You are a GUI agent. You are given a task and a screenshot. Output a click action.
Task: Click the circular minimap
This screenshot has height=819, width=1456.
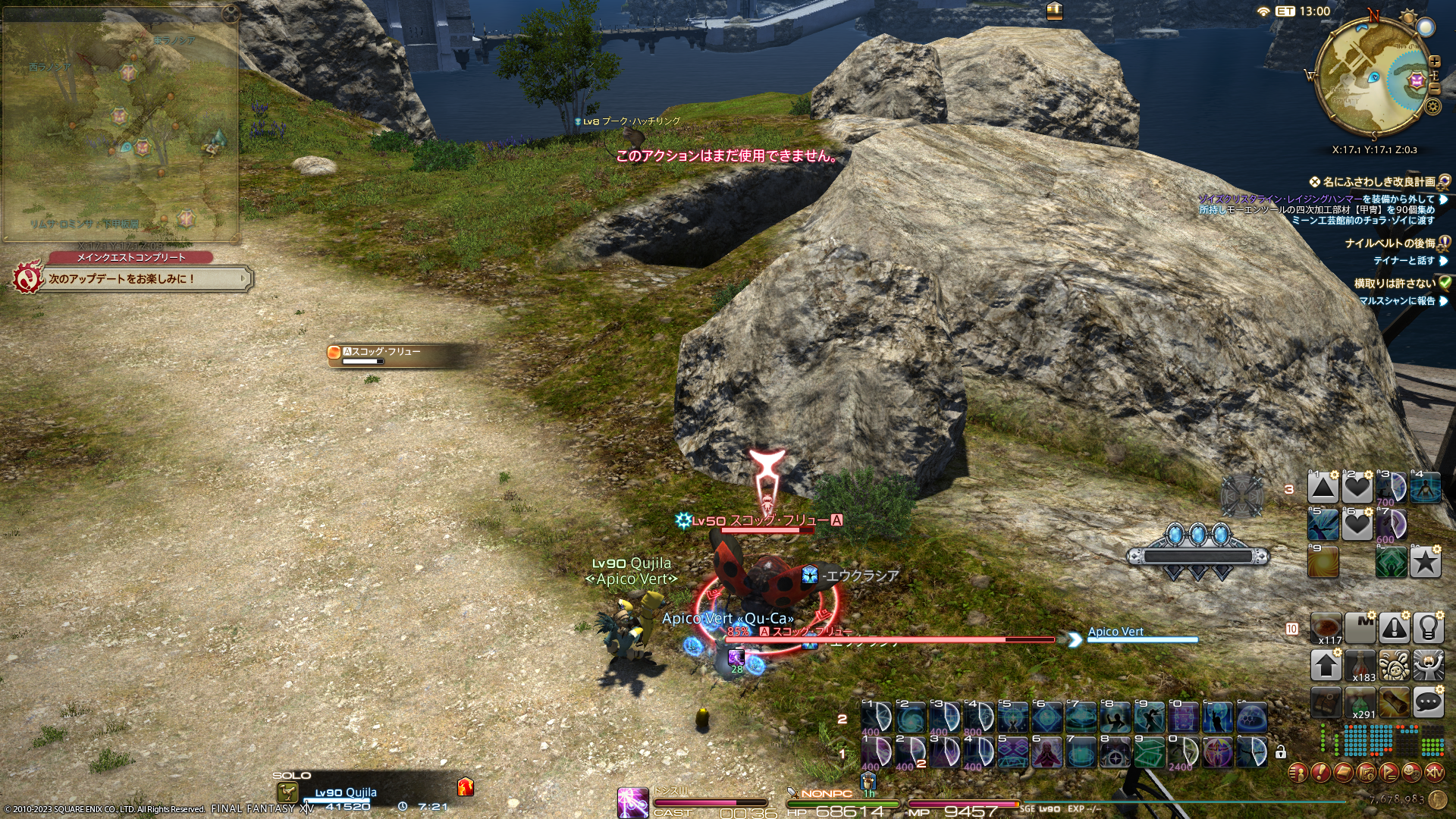click(1373, 76)
